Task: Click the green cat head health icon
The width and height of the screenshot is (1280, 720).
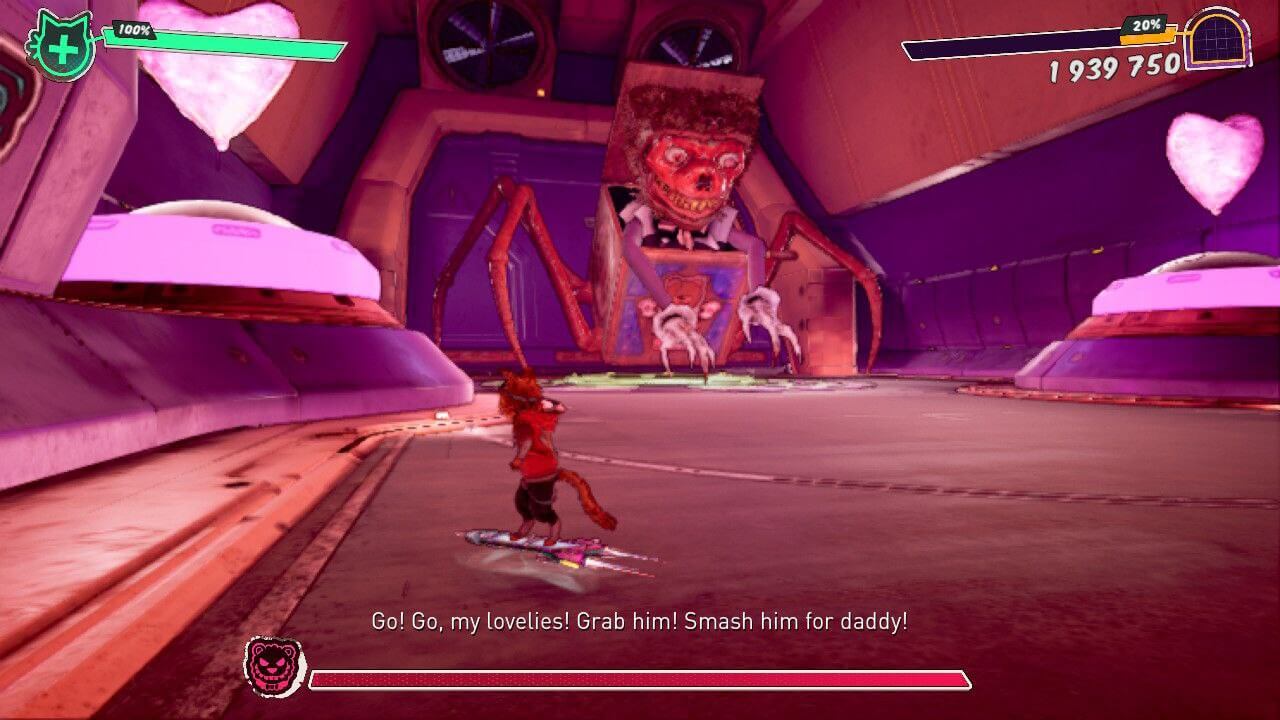Action: tap(61, 45)
